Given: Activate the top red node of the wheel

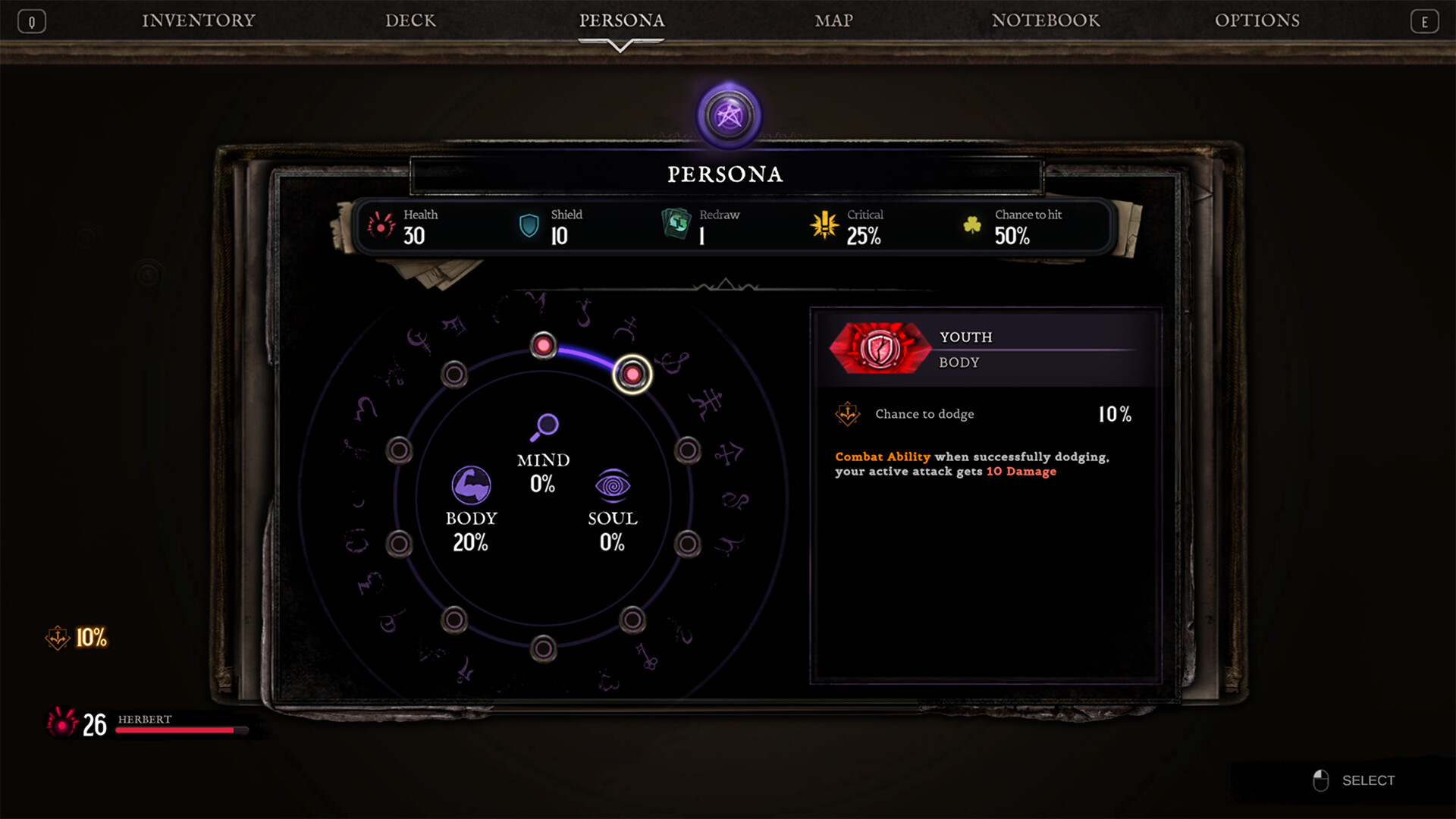Looking at the screenshot, I should click(x=543, y=345).
